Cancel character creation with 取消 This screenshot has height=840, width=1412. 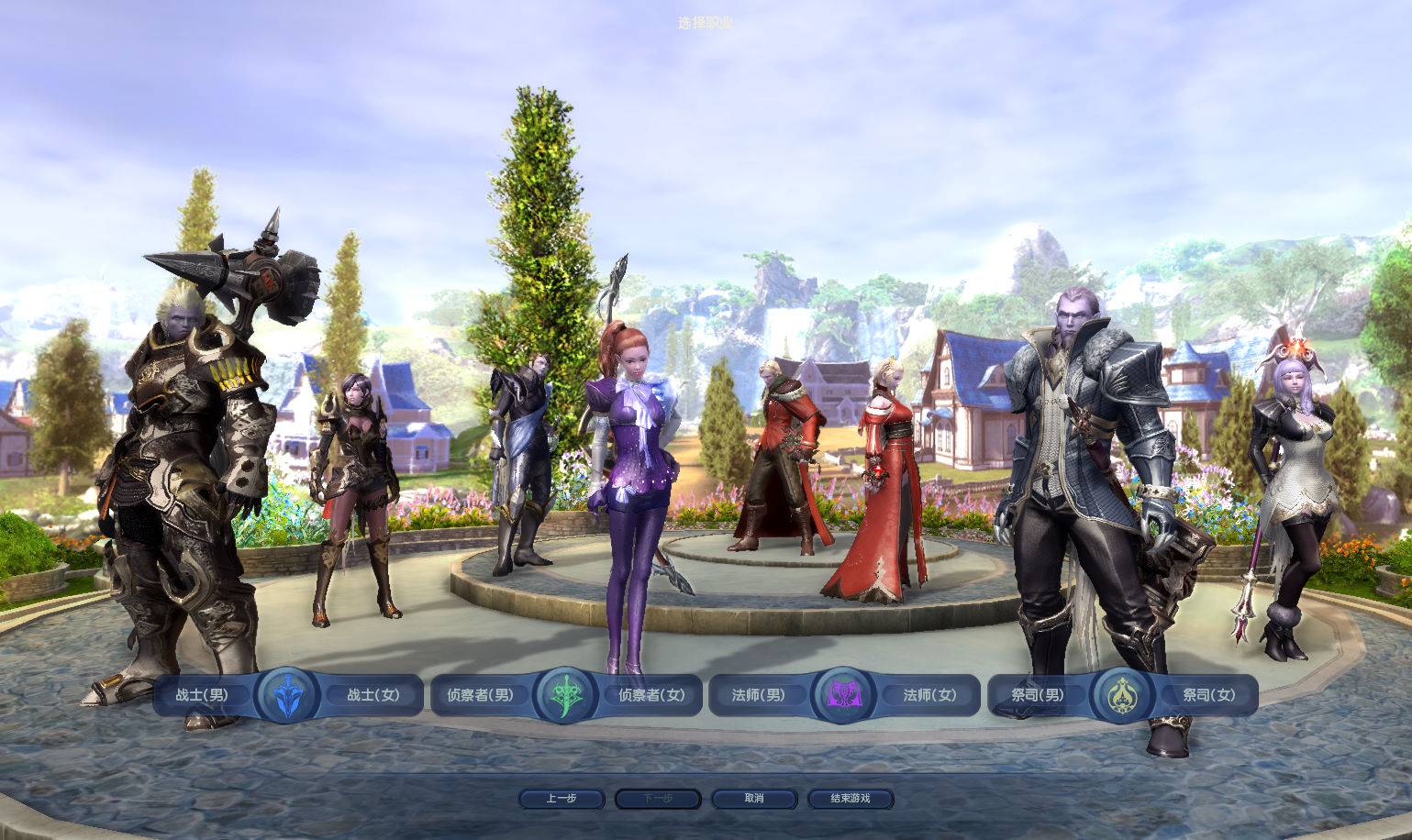(754, 799)
